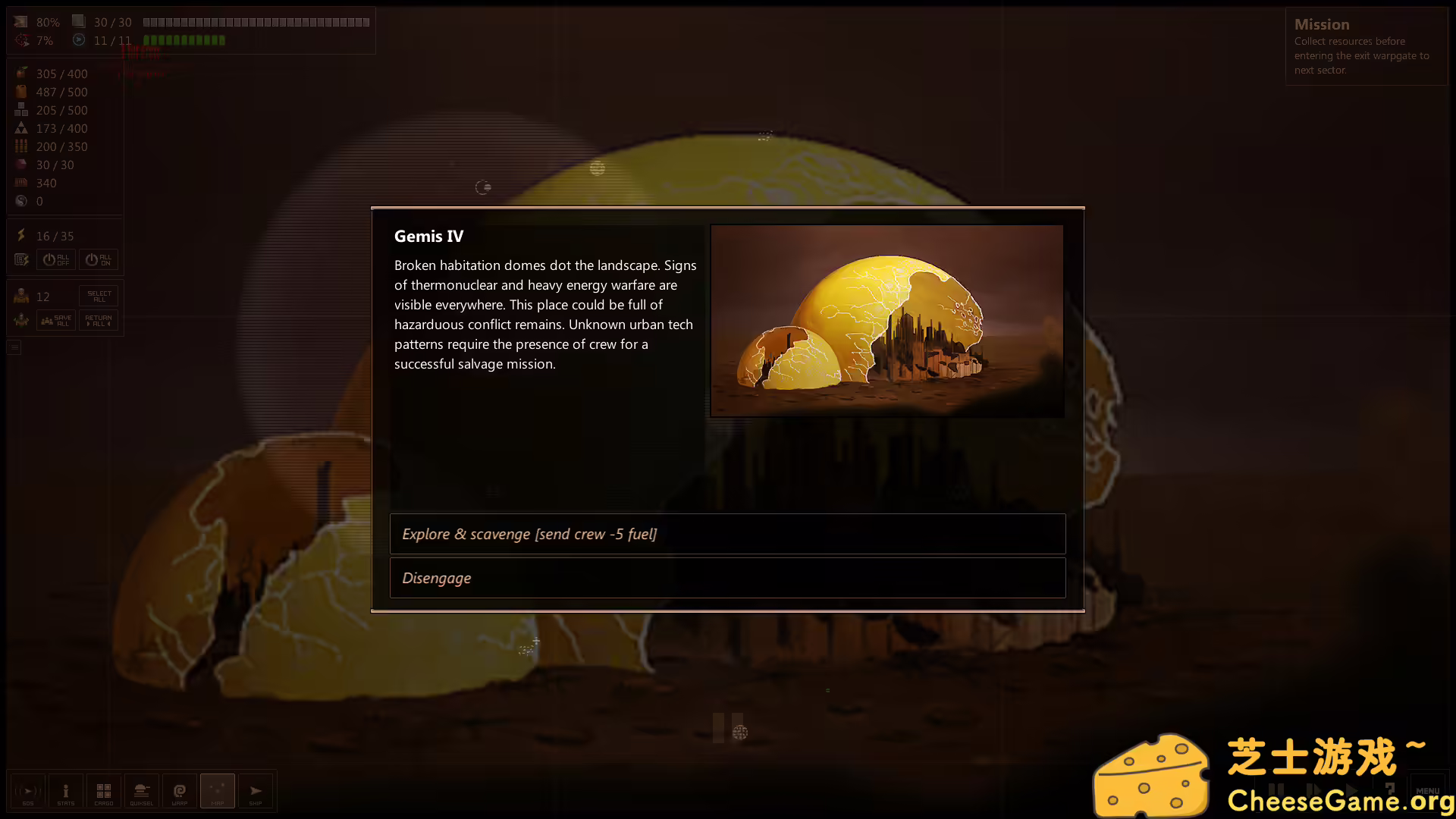This screenshot has width=1456, height=819.
Task: Open the QUIKSEL quick-select panel
Action: pos(142,791)
